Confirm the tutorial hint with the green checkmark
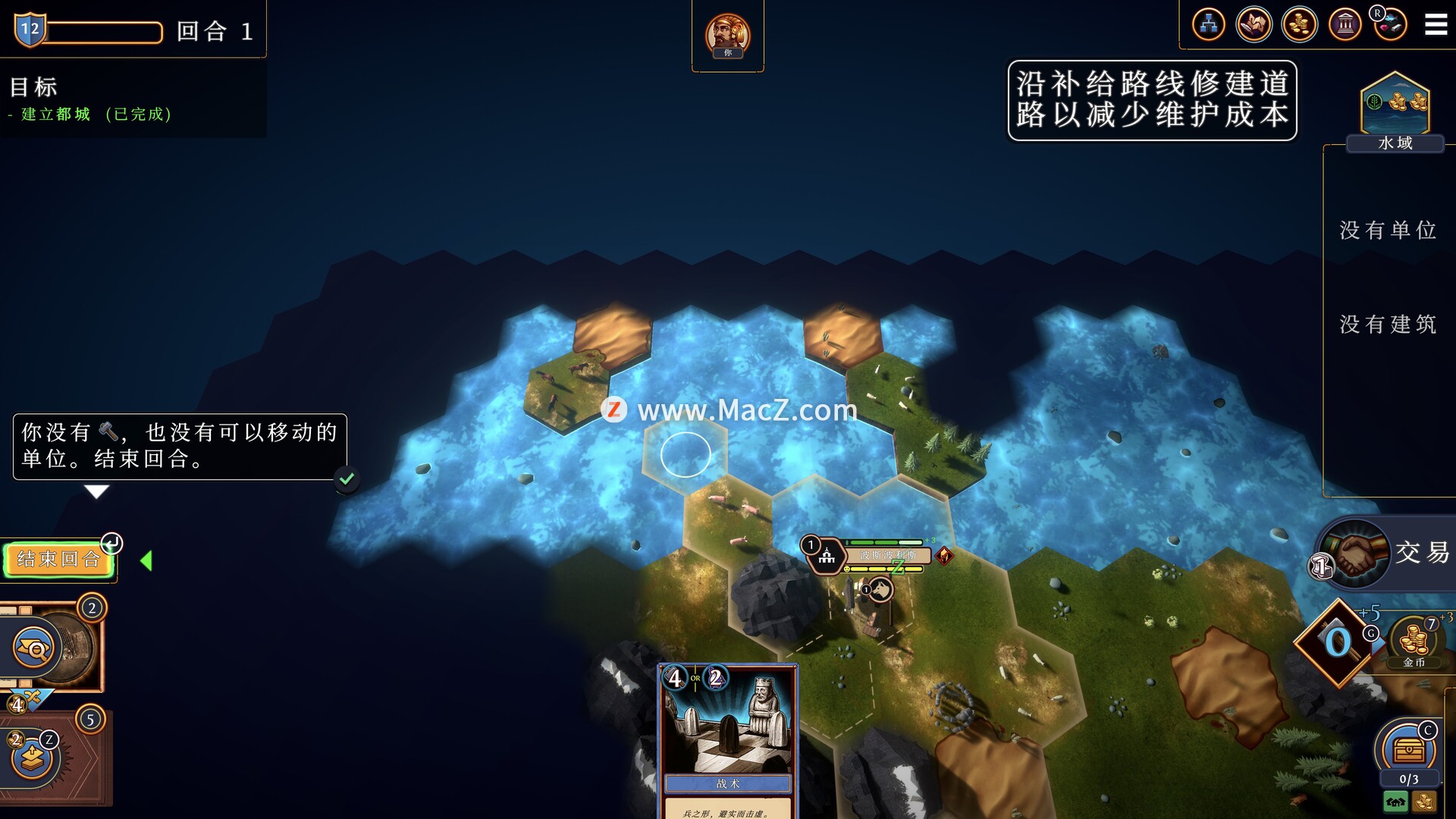The width and height of the screenshot is (1456, 819). click(x=347, y=479)
